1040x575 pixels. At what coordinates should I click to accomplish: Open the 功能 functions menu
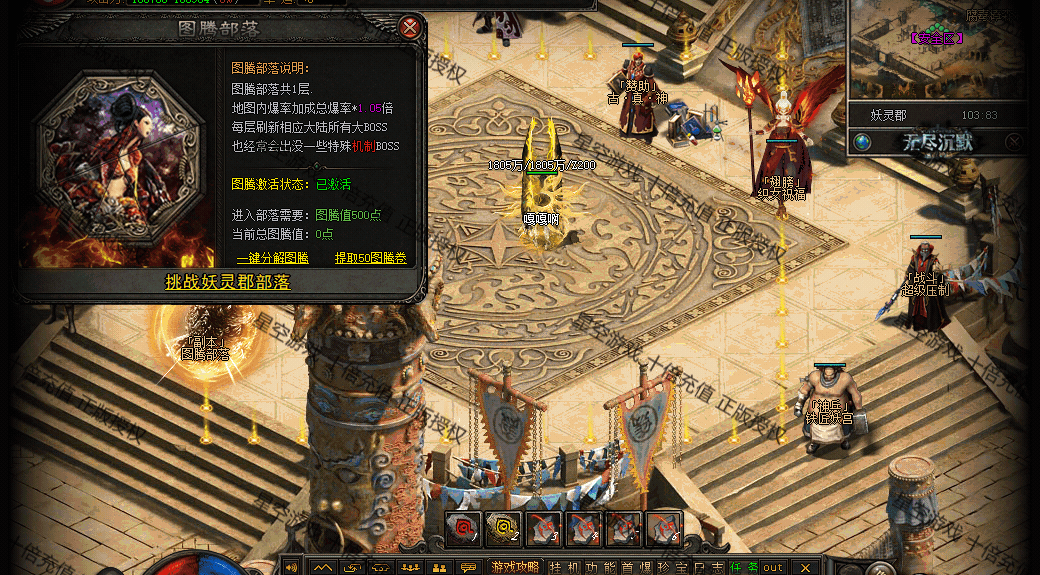tap(601, 567)
